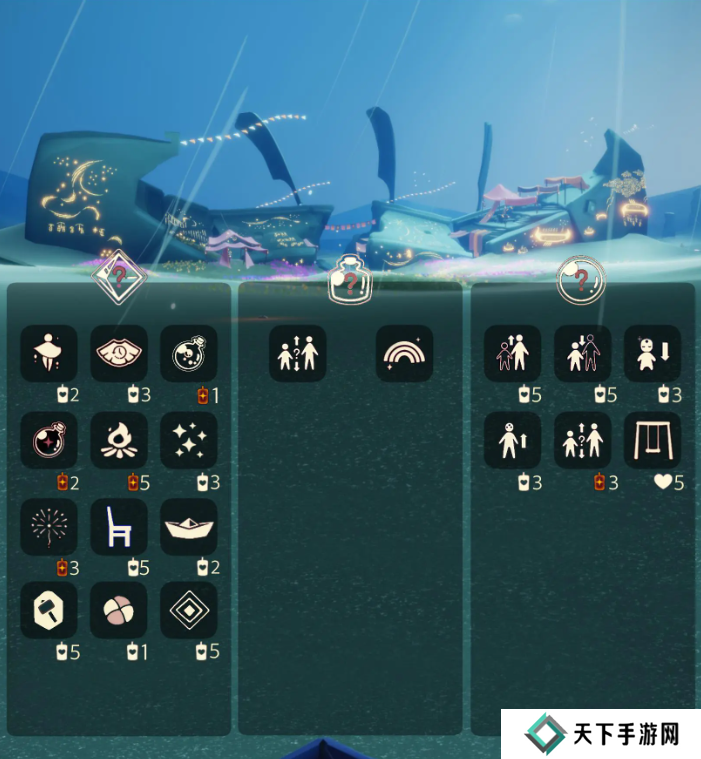Pick the chair prop icon
The height and width of the screenshot is (759, 701).
pyautogui.click(x=119, y=527)
